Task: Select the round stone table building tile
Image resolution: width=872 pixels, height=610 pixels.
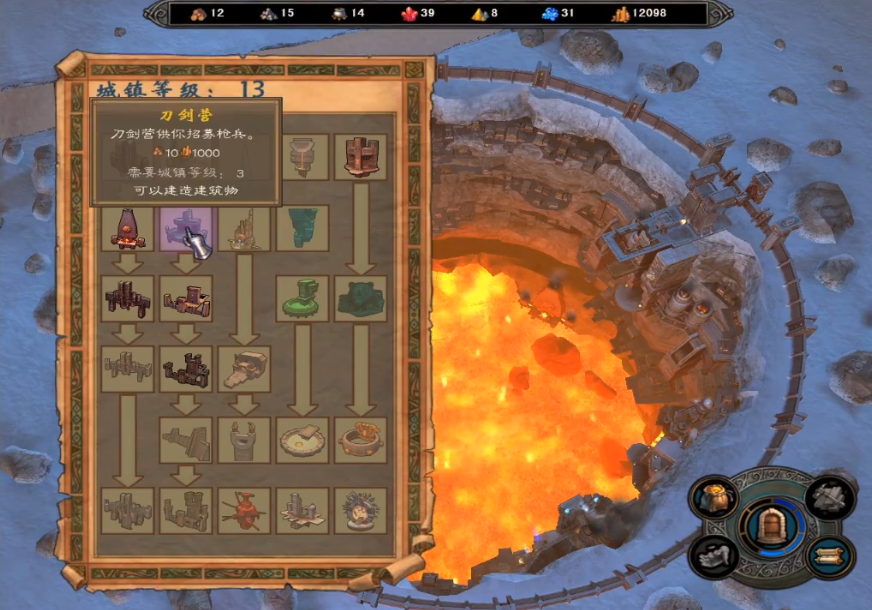Action: click(x=302, y=439)
